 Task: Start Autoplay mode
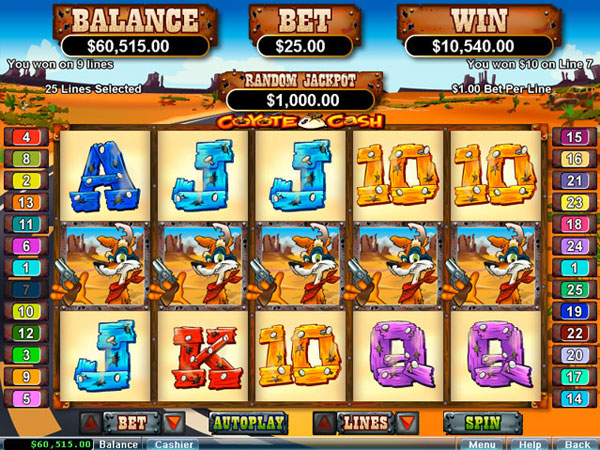[x=248, y=422]
